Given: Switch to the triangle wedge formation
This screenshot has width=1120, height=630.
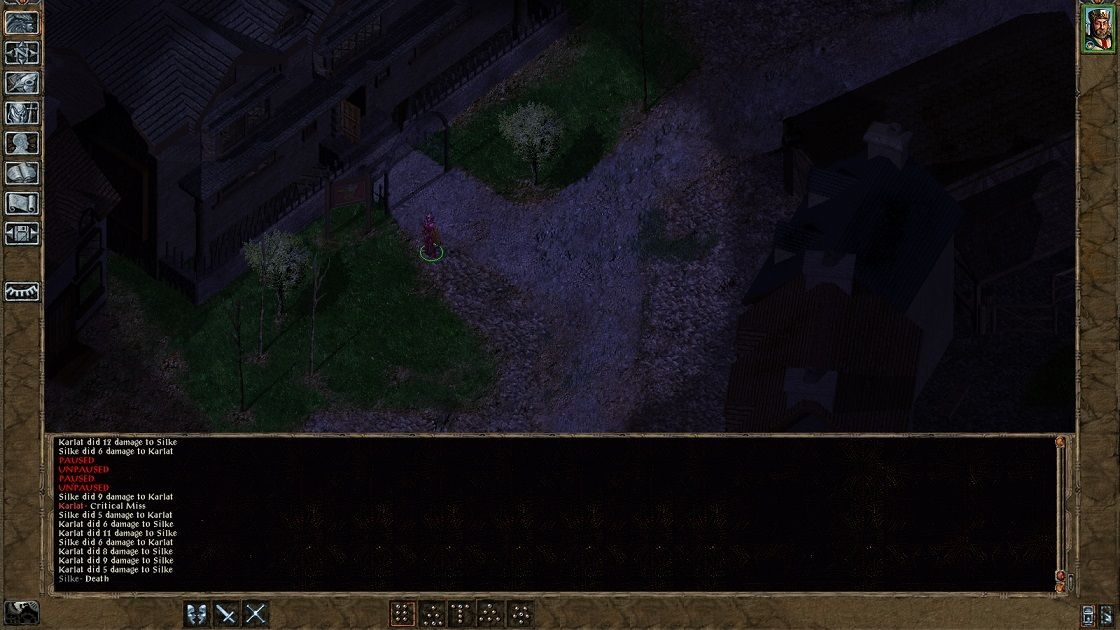Looking at the screenshot, I should pos(491,613).
